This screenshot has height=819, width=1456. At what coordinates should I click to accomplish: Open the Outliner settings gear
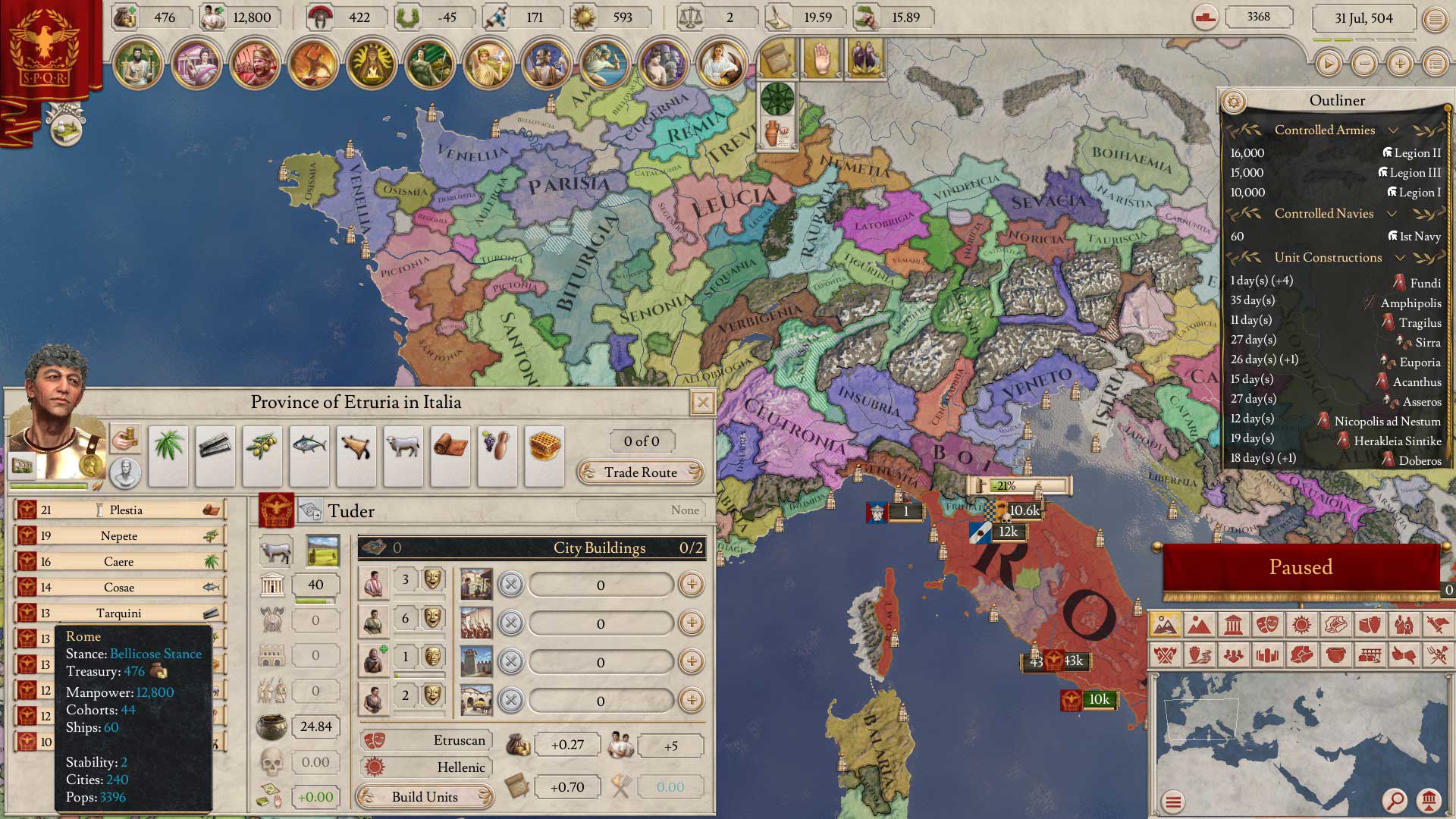pos(1234,101)
